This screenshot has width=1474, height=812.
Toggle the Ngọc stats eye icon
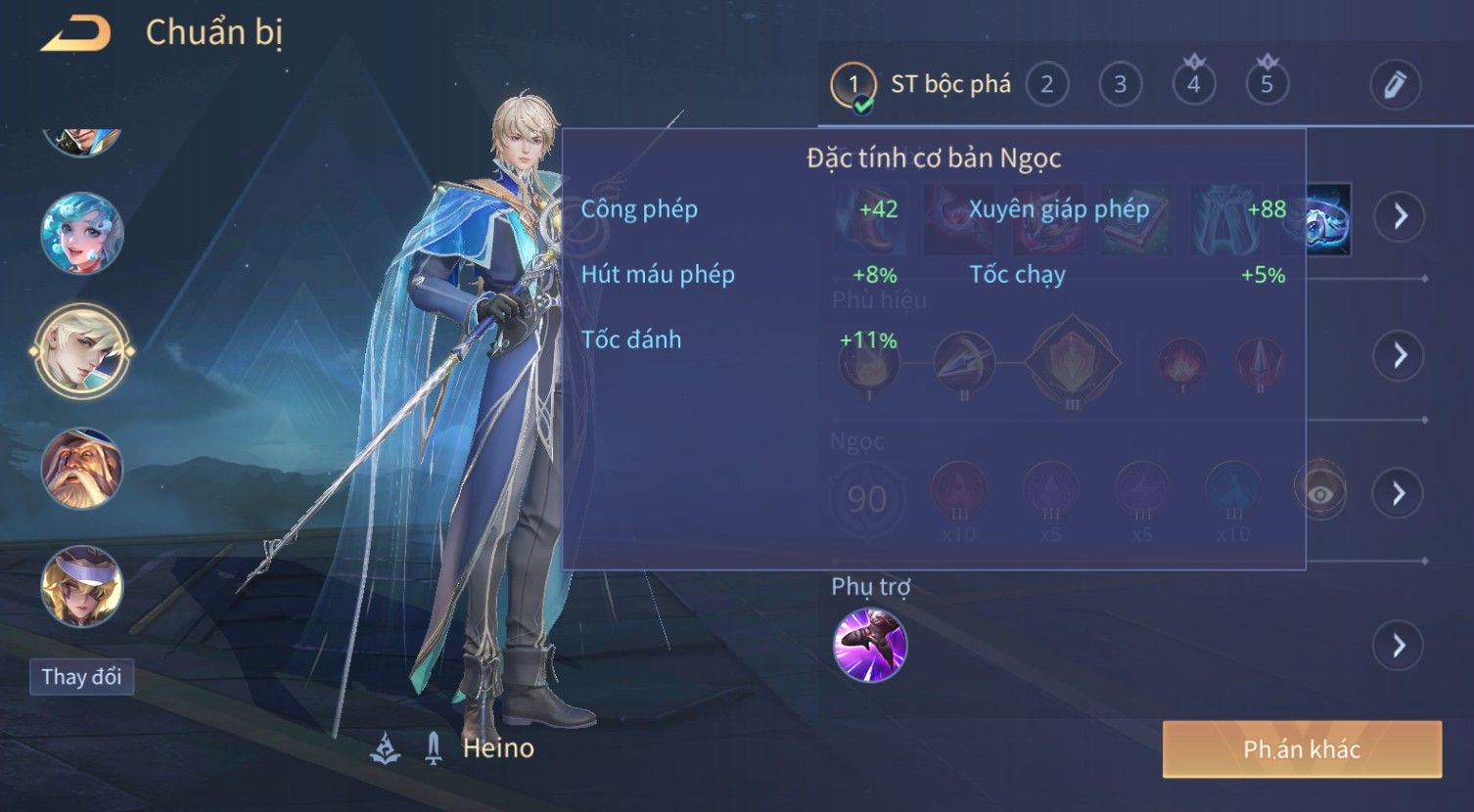(x=1319, y=493)
